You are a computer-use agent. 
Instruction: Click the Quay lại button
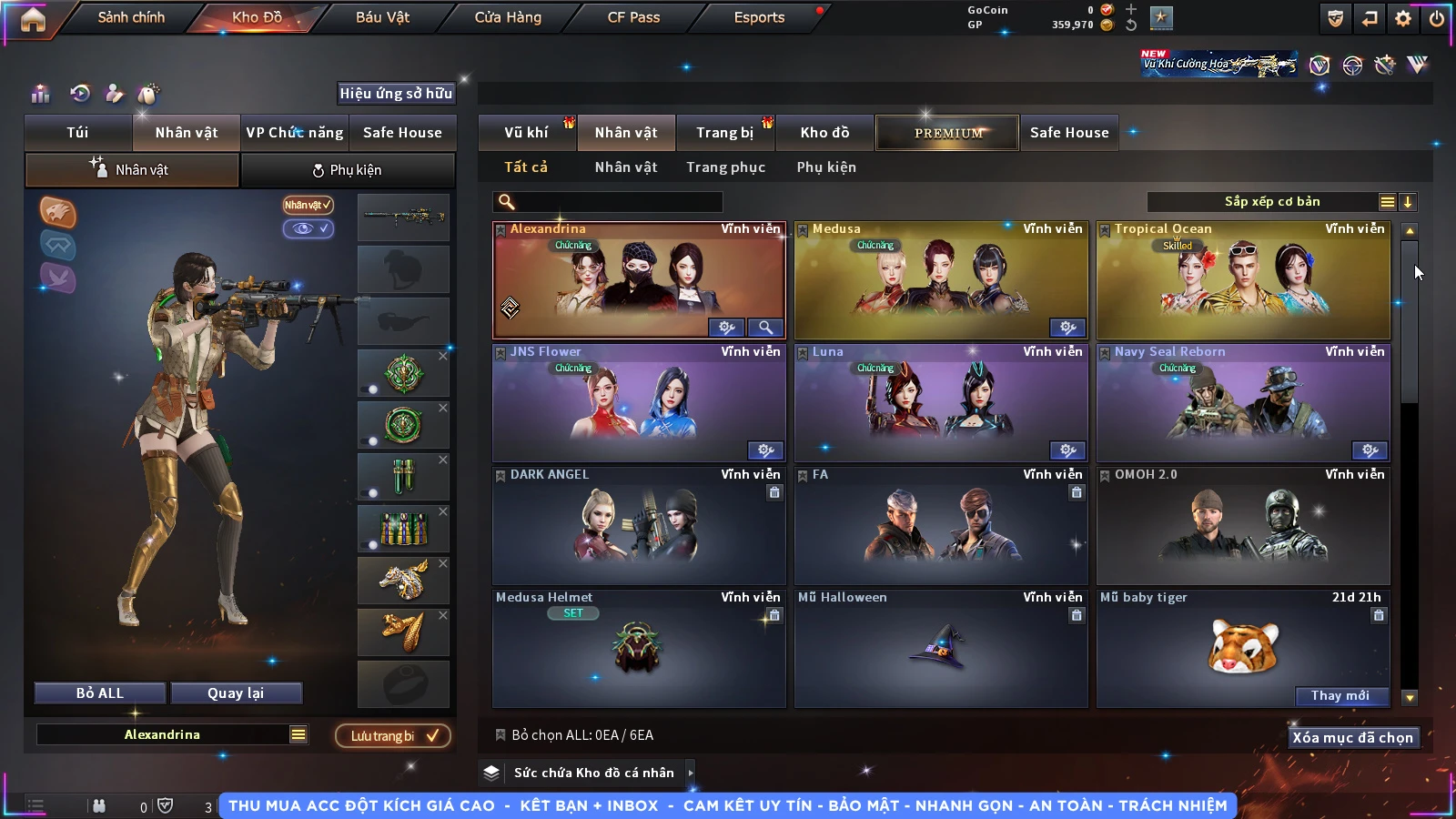point(236,693)
